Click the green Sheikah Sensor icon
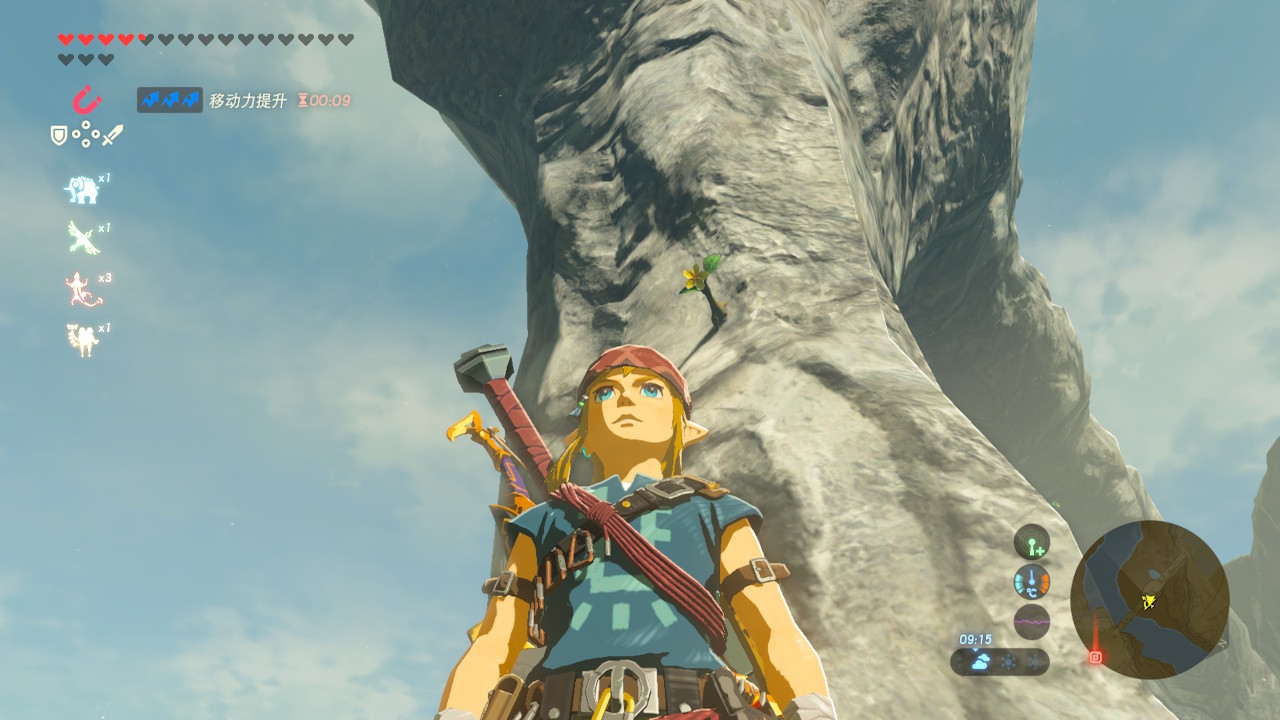The image size is (1280, 720). tap(1032, 542)
